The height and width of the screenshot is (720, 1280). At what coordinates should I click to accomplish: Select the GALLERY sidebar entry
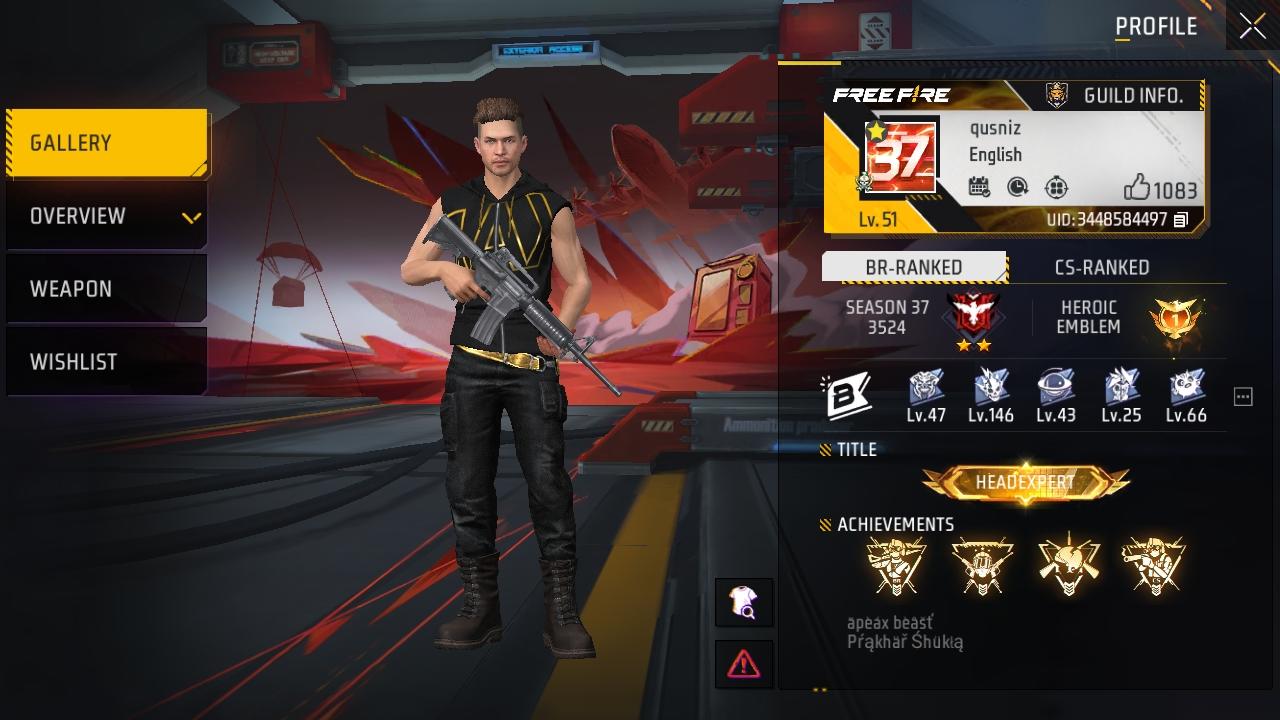pyautogui.click(x=106, y=142)
